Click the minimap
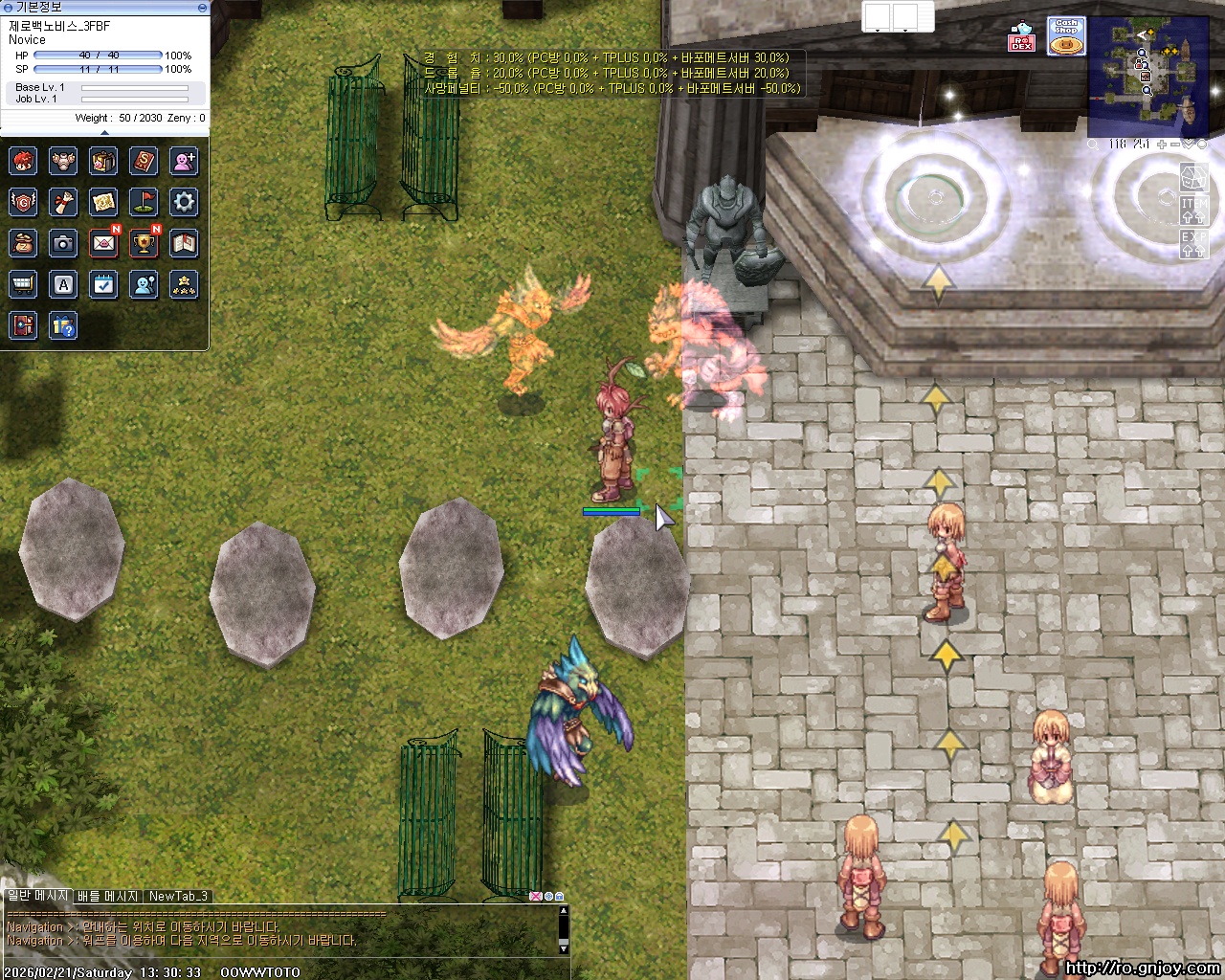Viewport: 1225px width, 980px height. pos(1147,78)
